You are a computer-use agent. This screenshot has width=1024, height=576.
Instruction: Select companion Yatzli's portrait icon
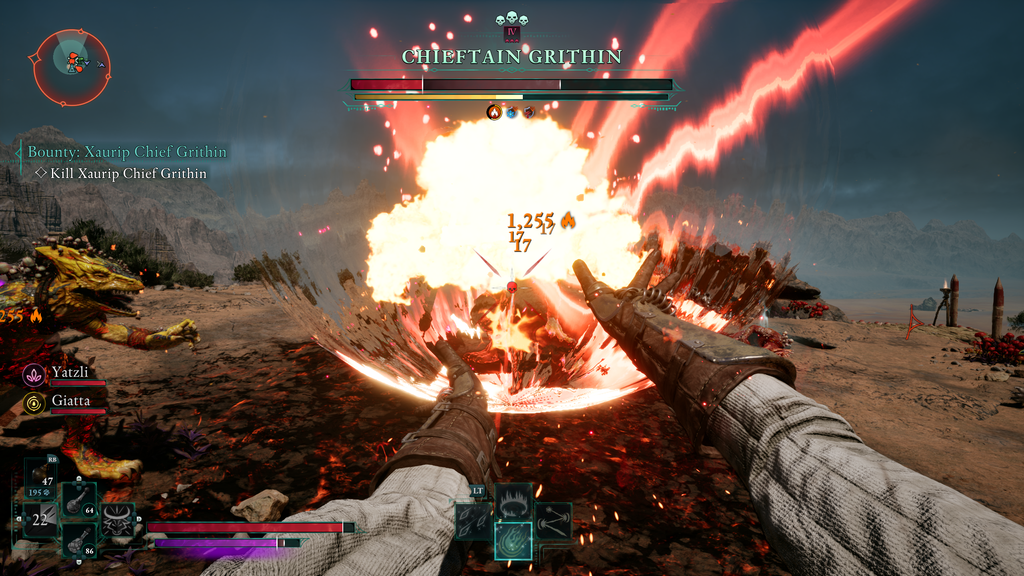(x=33, y=374)
